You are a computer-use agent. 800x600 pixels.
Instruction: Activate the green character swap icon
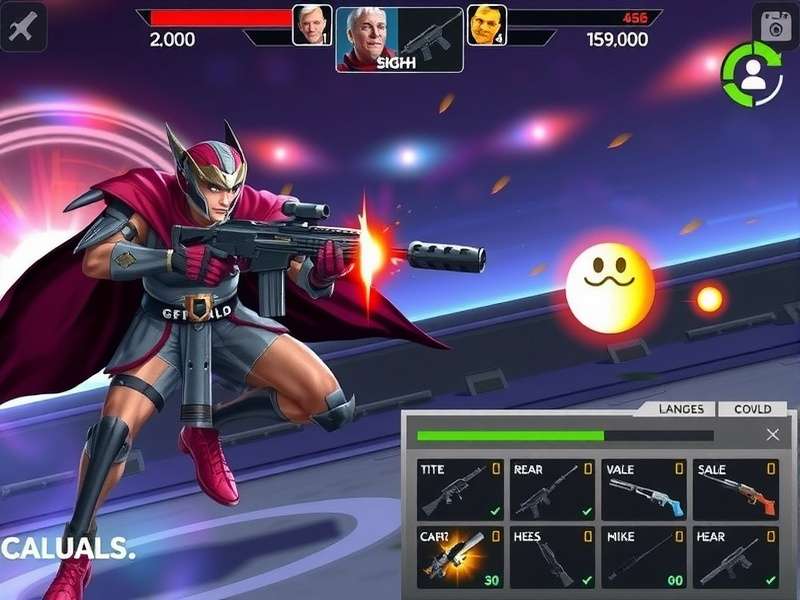pyautogui.click(x=752, y=74)
